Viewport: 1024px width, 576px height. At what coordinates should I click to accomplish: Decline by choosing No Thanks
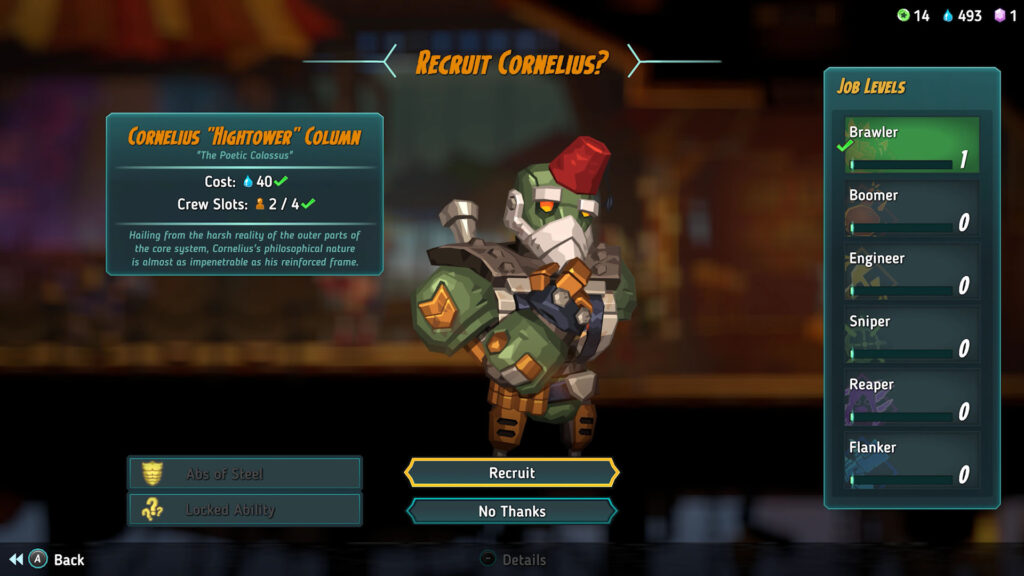pos(511,511)
